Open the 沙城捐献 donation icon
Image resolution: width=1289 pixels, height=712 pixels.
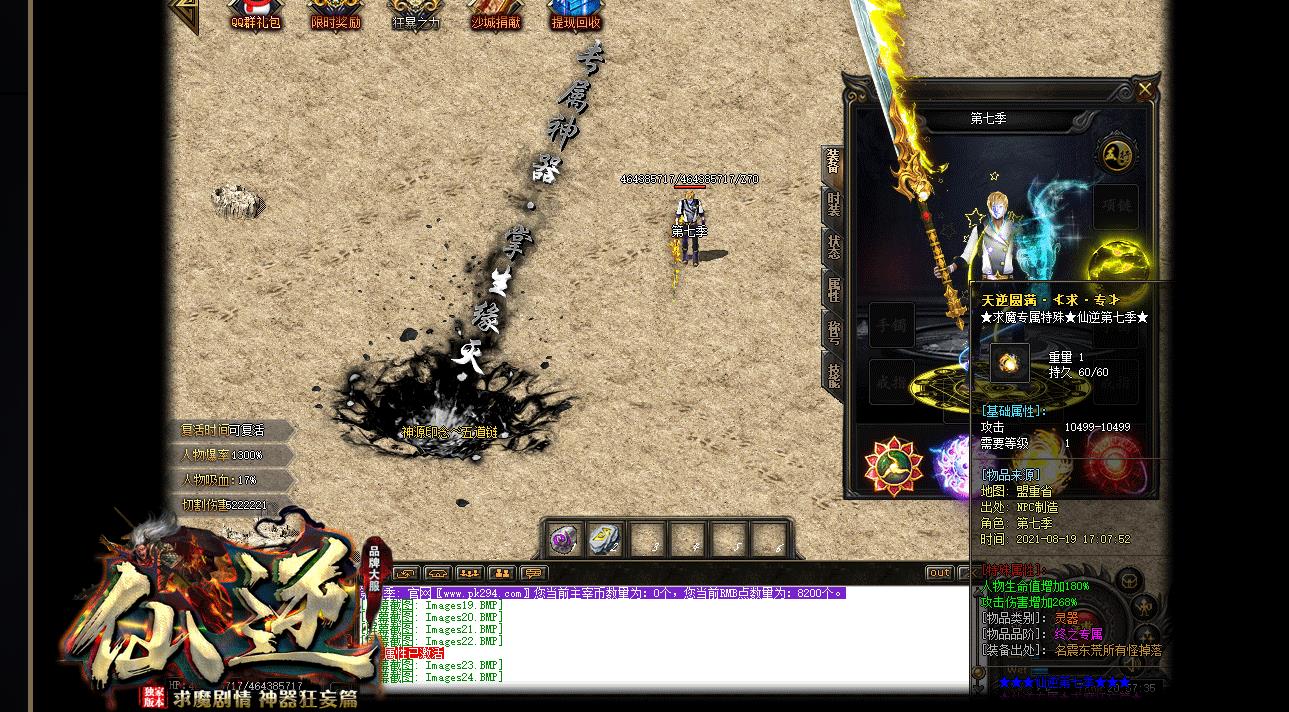(497, 14)
